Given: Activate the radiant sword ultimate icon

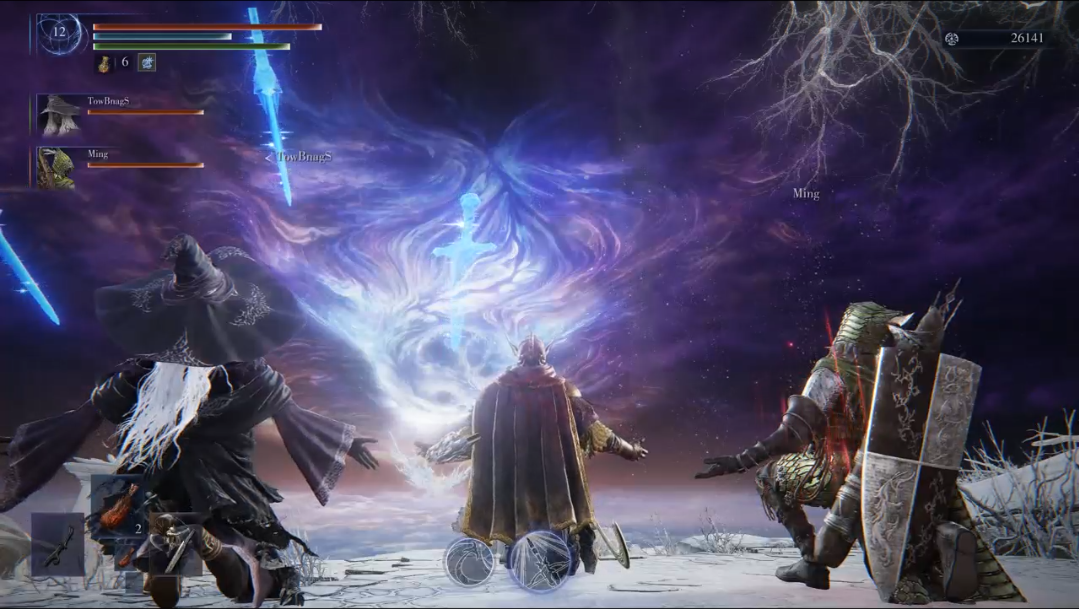Looking at the screenshot, I should [x=540, y=559].
